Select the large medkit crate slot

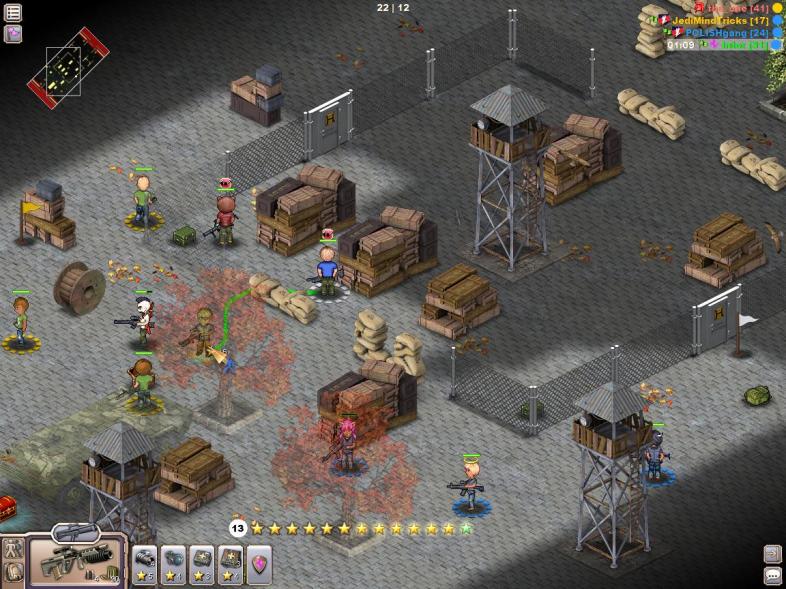(x=230, y=564)
